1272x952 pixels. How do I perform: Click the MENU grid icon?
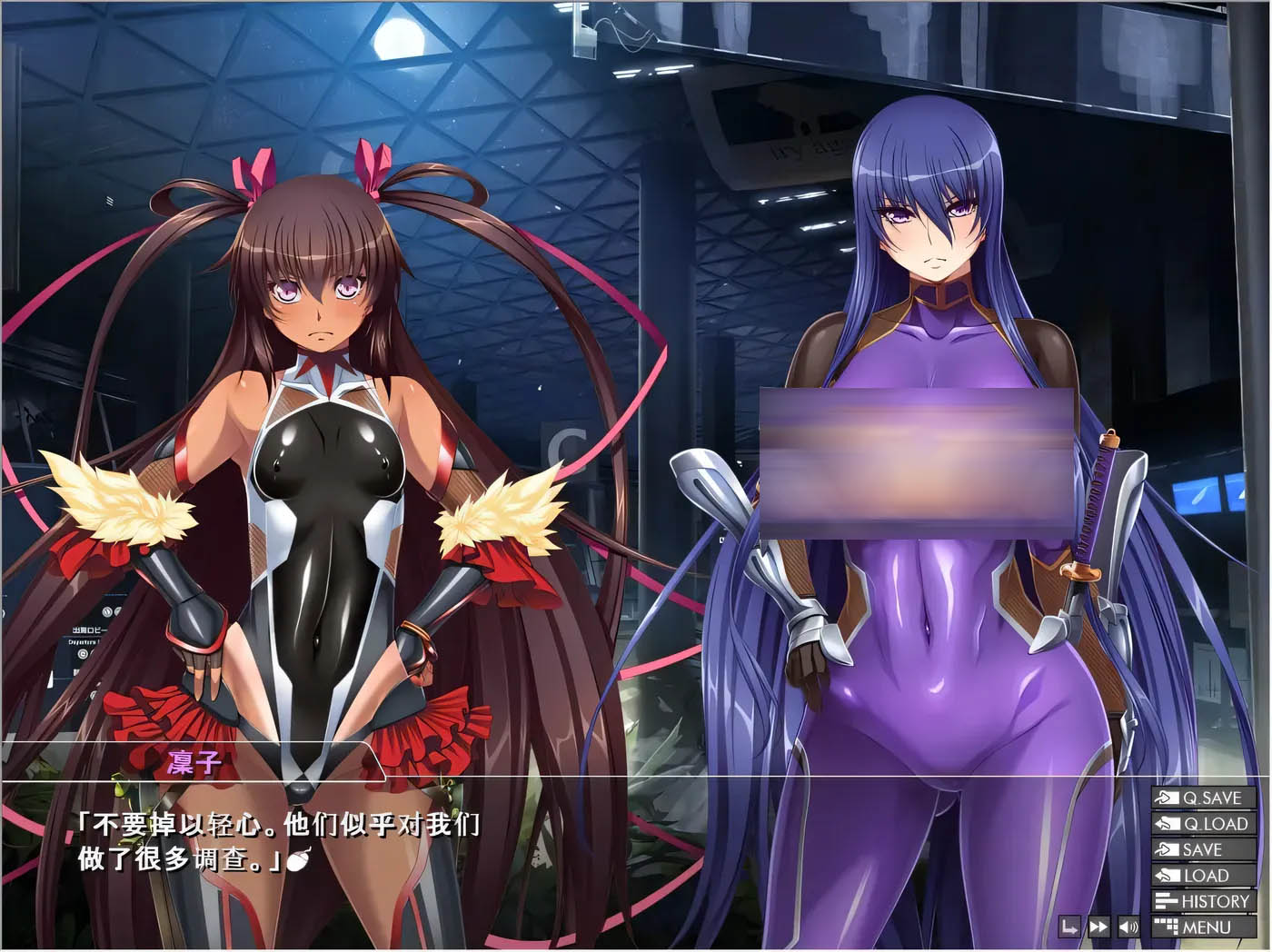coord(1167,926)
